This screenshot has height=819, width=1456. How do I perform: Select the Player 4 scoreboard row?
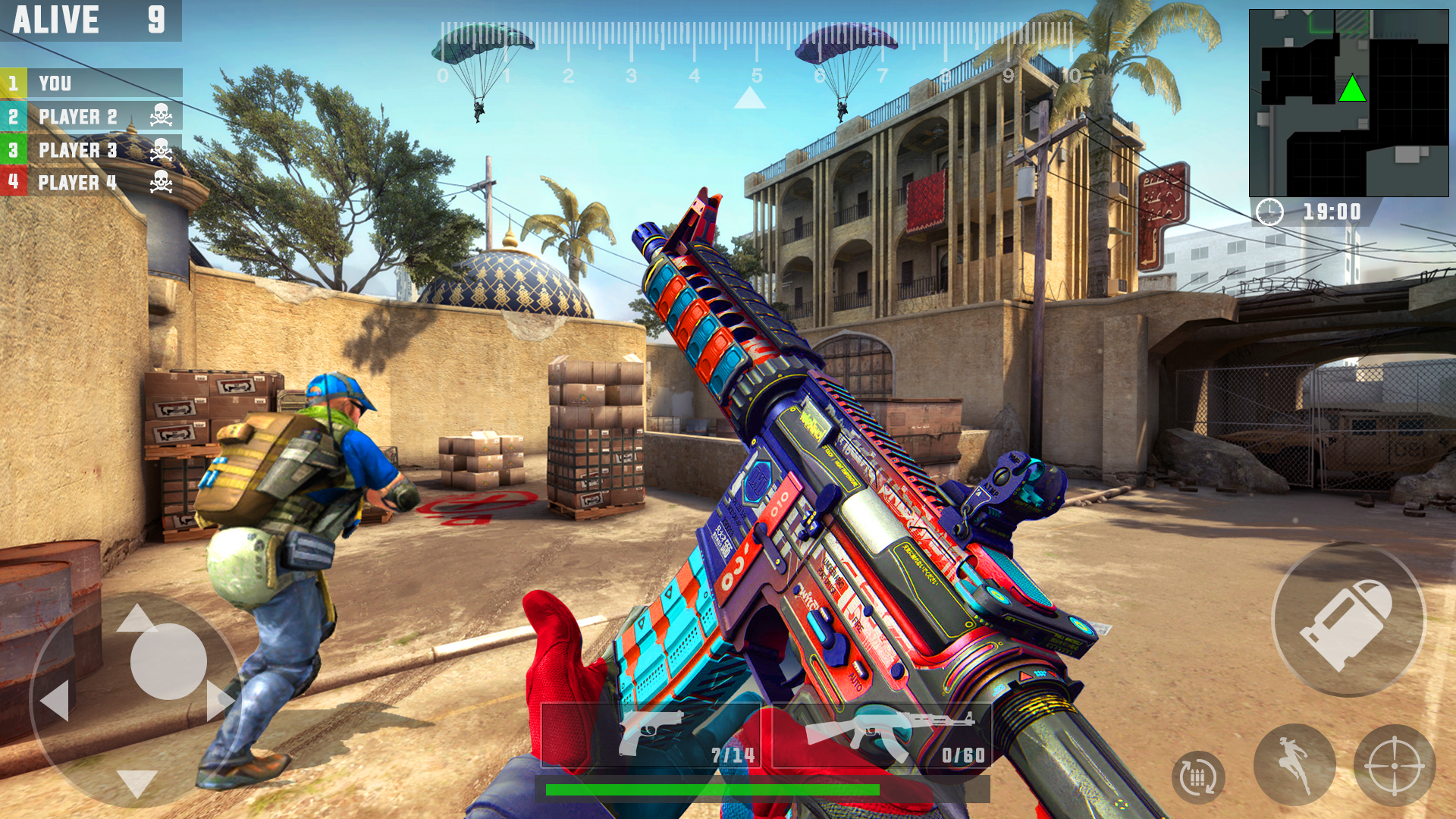coord(91,182)
